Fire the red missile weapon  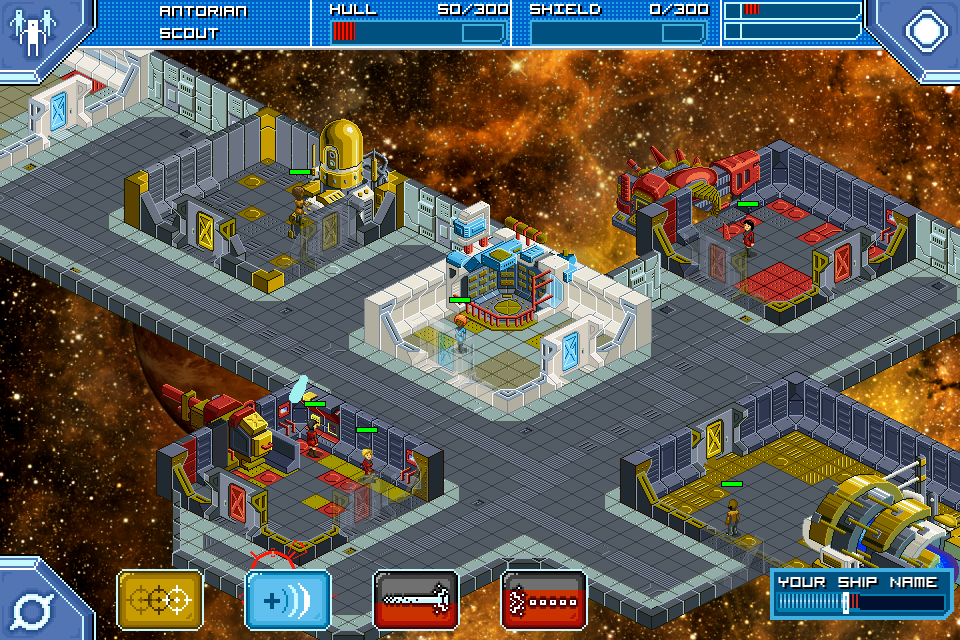(x=416, y=600)
